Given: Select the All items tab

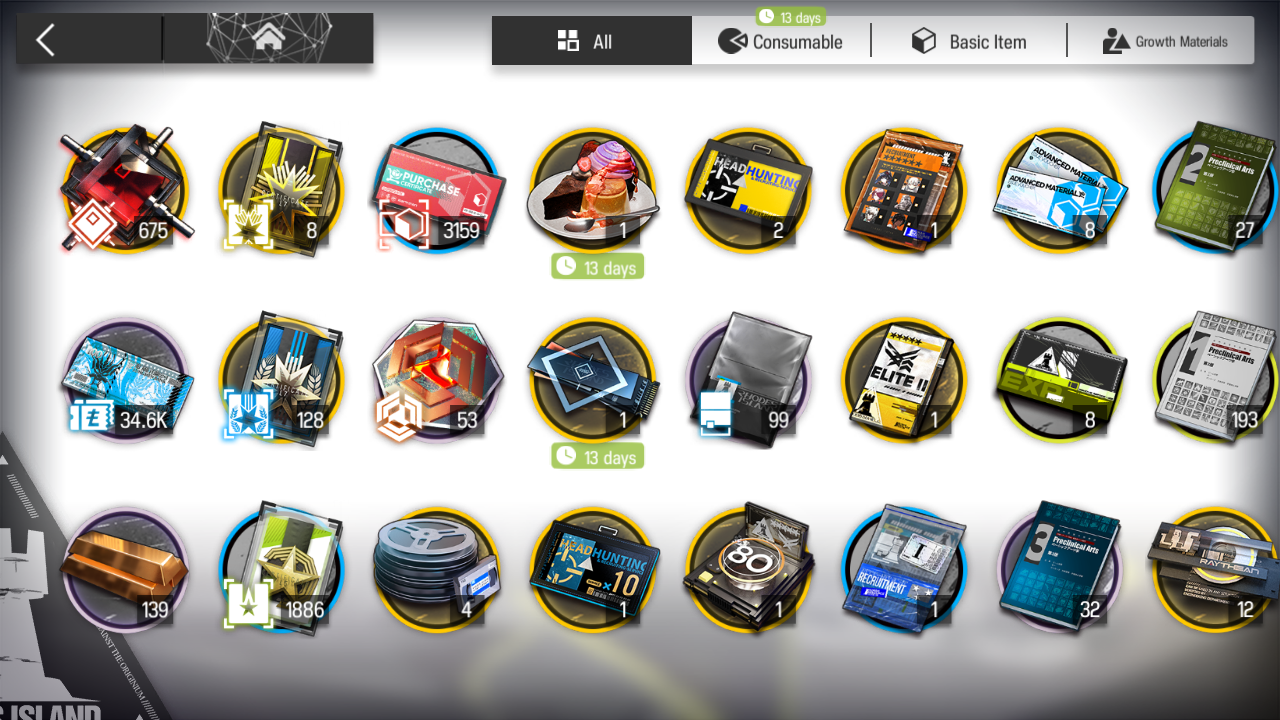Looking at the screenshot, I should (x=591, y=41).
